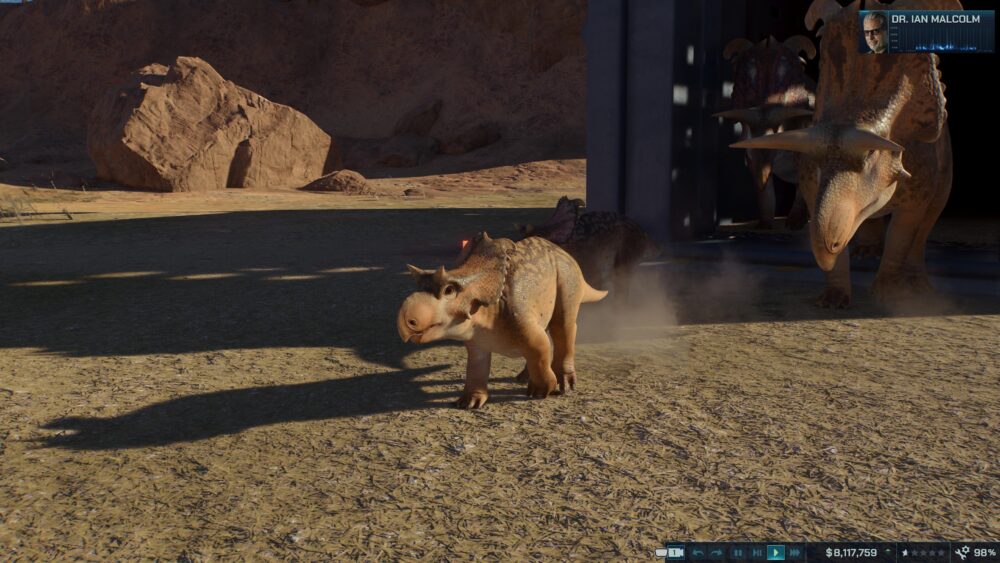Click the Dr. Ian Malcolm message panel
Image resolution: width=1000 pixels, height=563 pixels.
pos(926,31)
